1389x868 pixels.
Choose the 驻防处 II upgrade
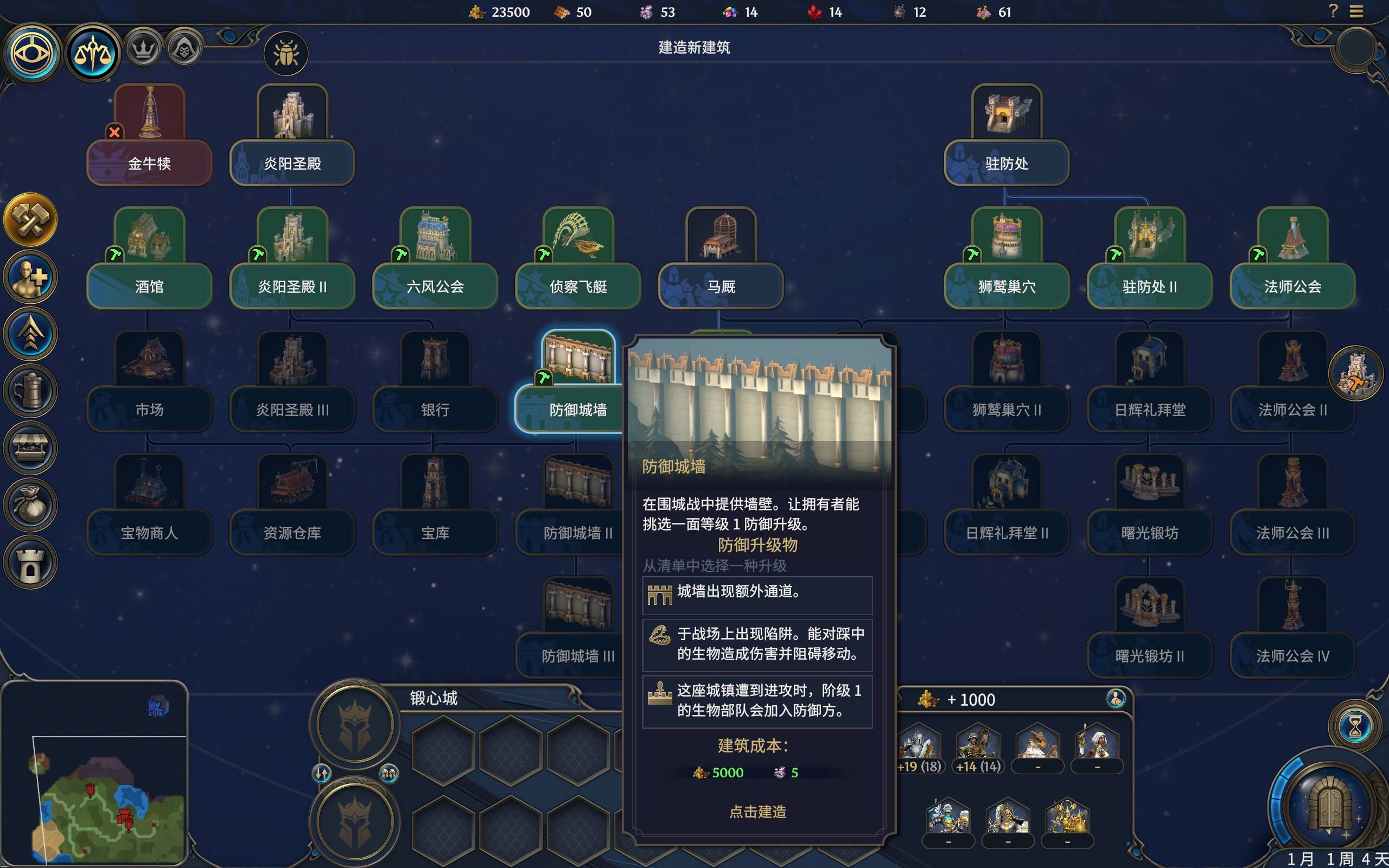point(1150,285)
